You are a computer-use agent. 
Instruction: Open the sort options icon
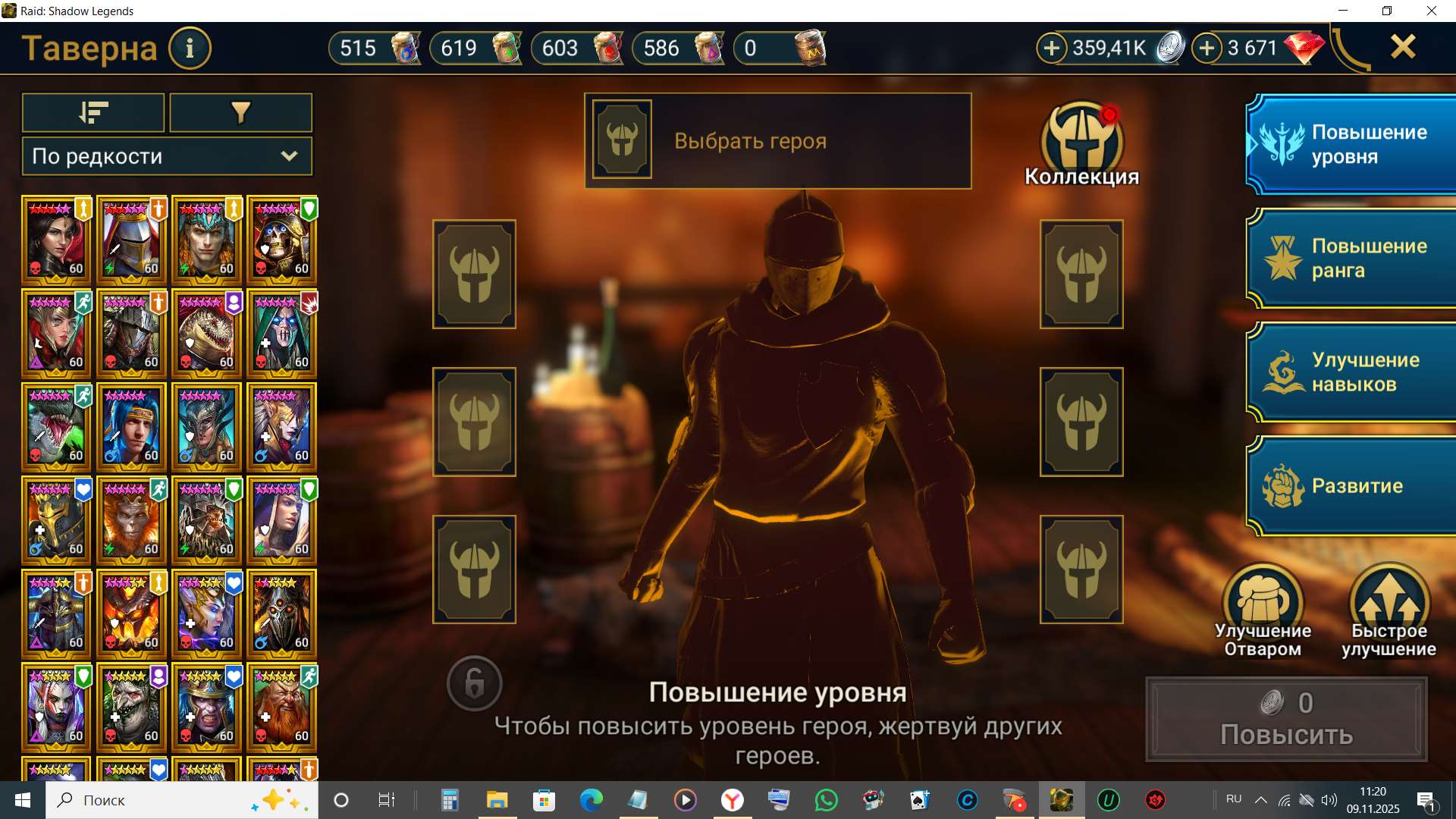click(93, 112)
